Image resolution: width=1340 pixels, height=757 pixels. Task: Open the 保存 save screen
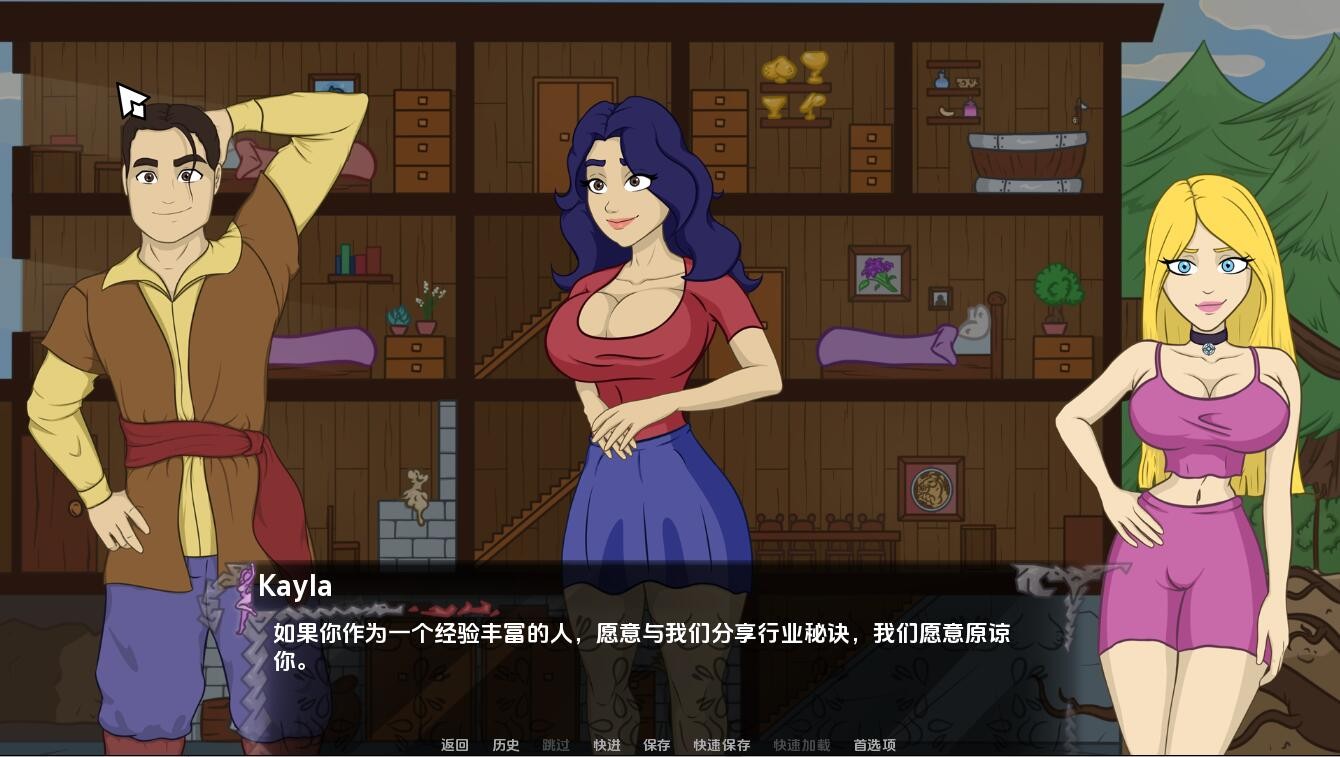[656, 745]
